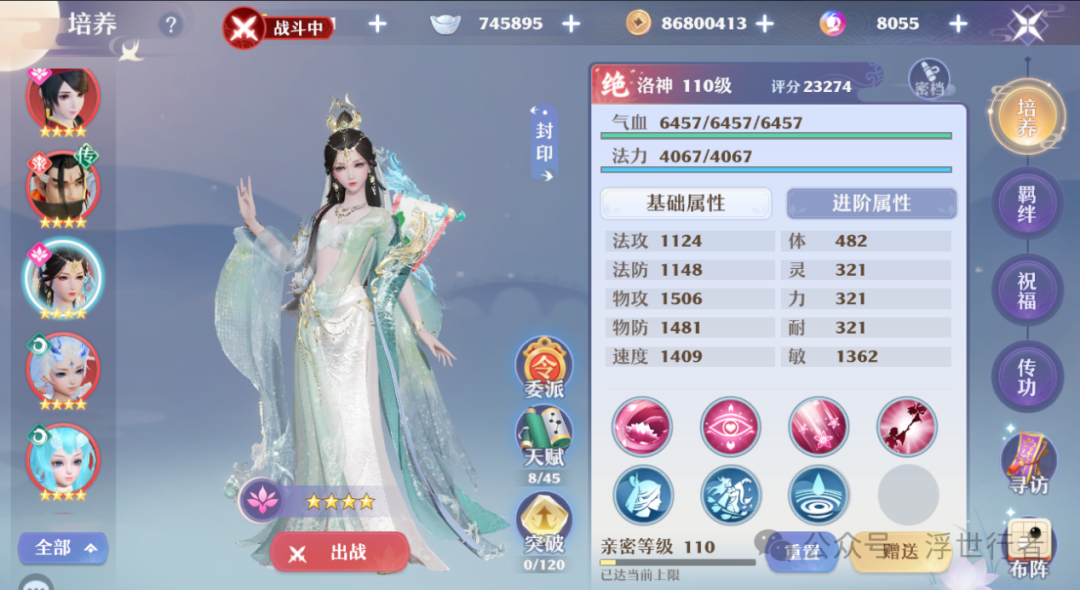Image resolution: width=1080 pixels, height=590 pixels.
Task: Open the 布阵 formation button
Action: tap(1028, 549)
